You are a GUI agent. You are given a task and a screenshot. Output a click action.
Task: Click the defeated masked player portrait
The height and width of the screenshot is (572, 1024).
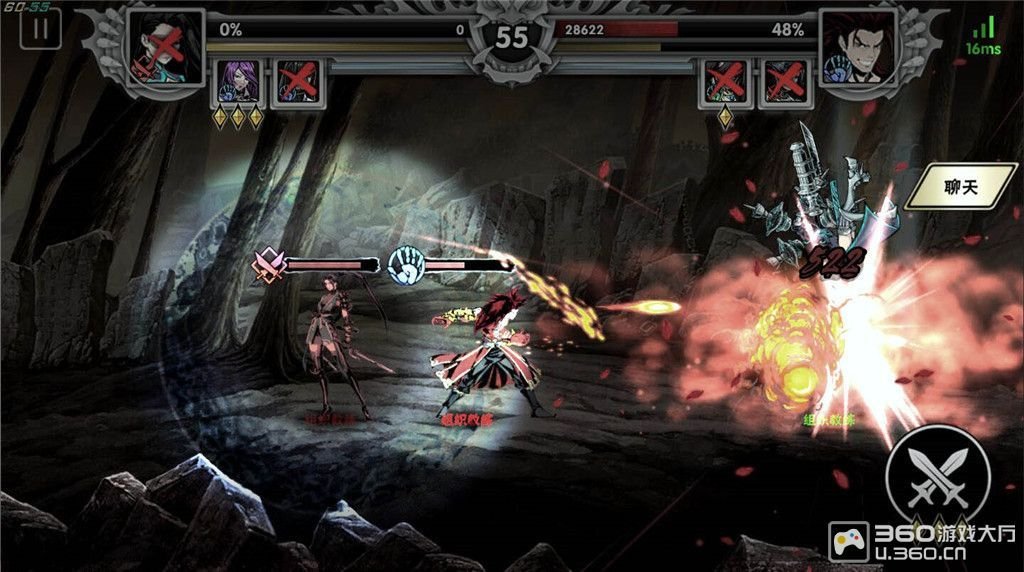166,47
